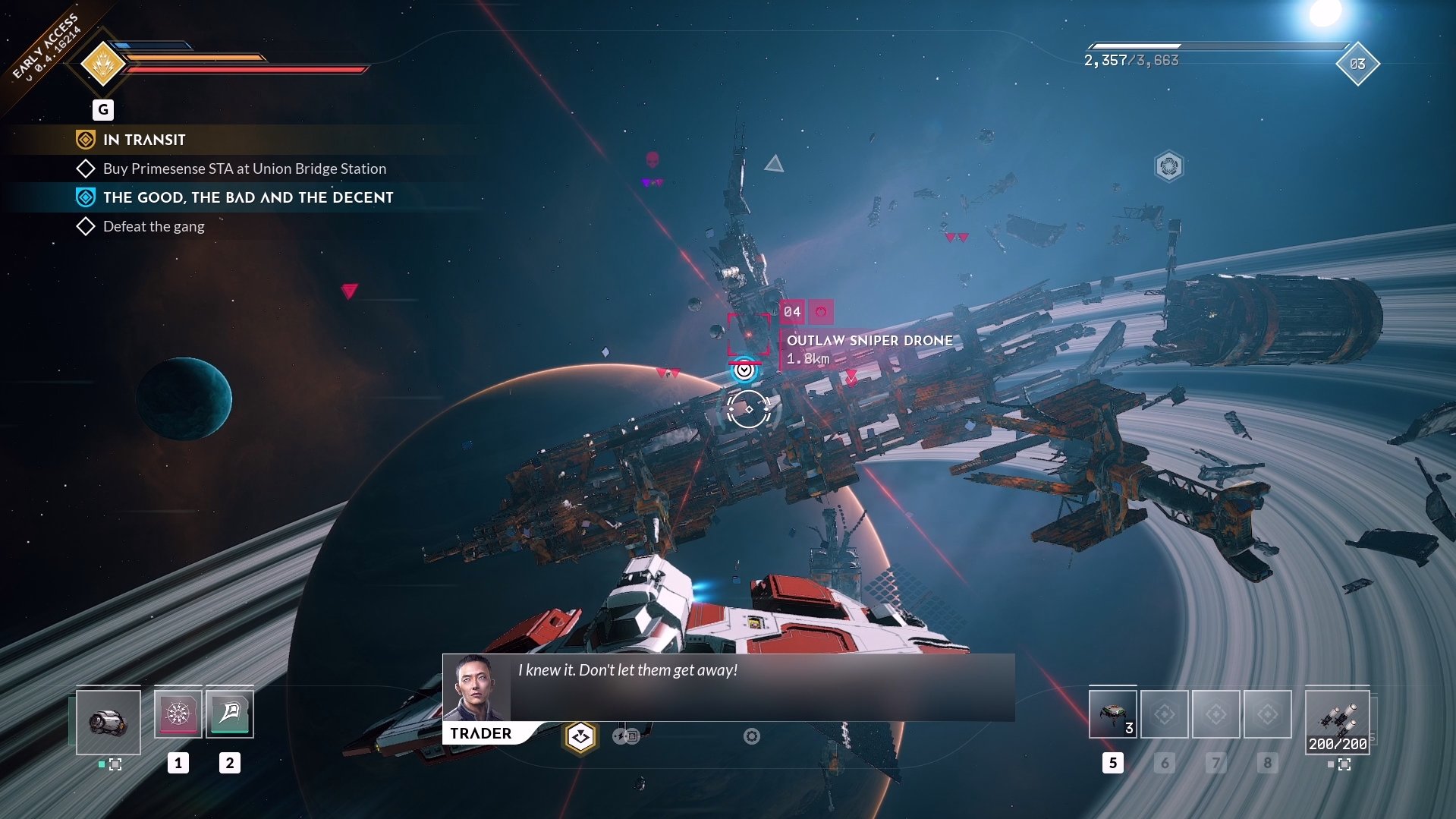Click the Trader portrait in the dialogue box
Viewport: 1456px width, 819px height.
point(476,688)
